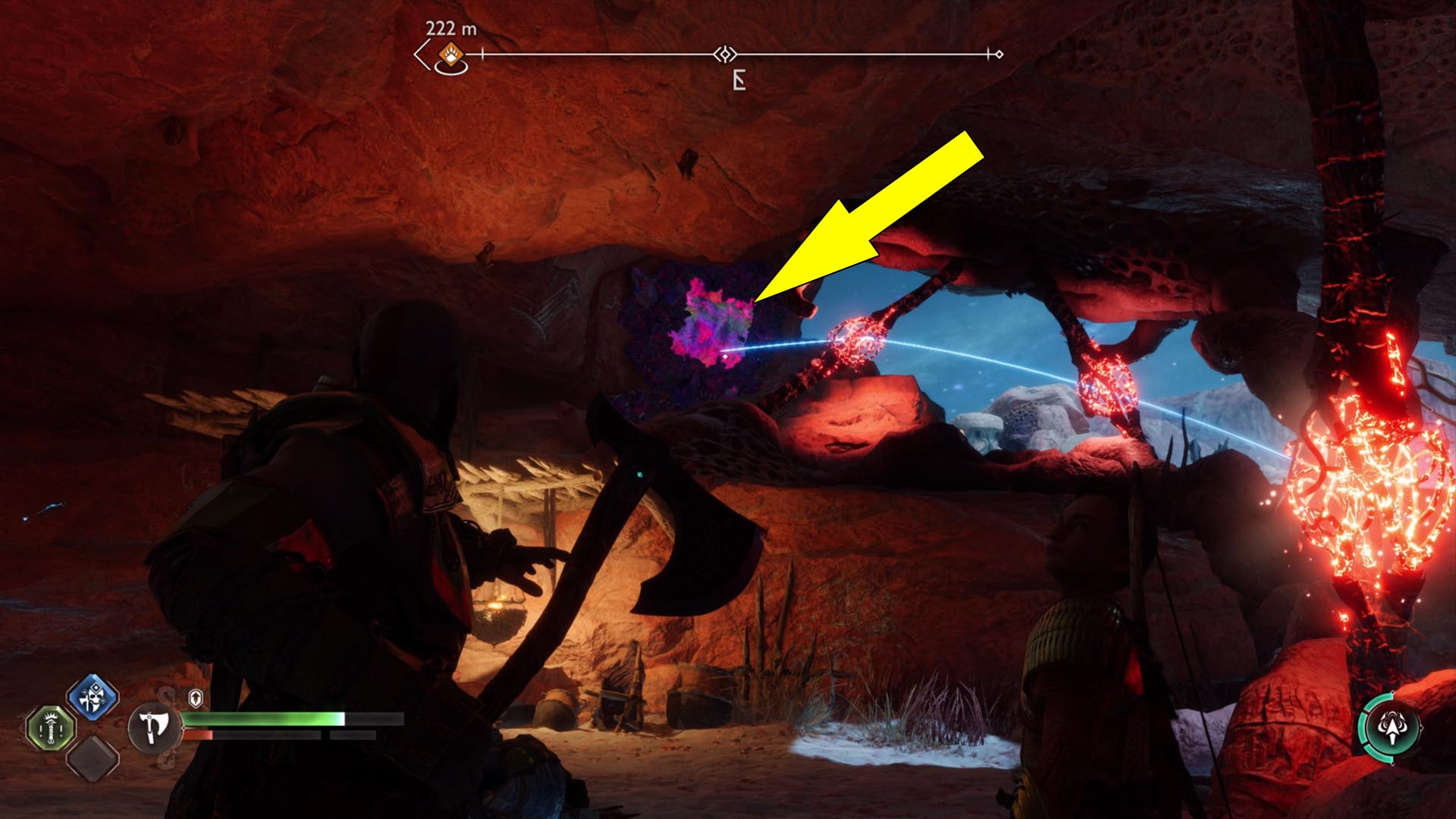Expand the tick mark on the compass line
The height and width of the screenshot is (819, 1456).
(482, 53)
